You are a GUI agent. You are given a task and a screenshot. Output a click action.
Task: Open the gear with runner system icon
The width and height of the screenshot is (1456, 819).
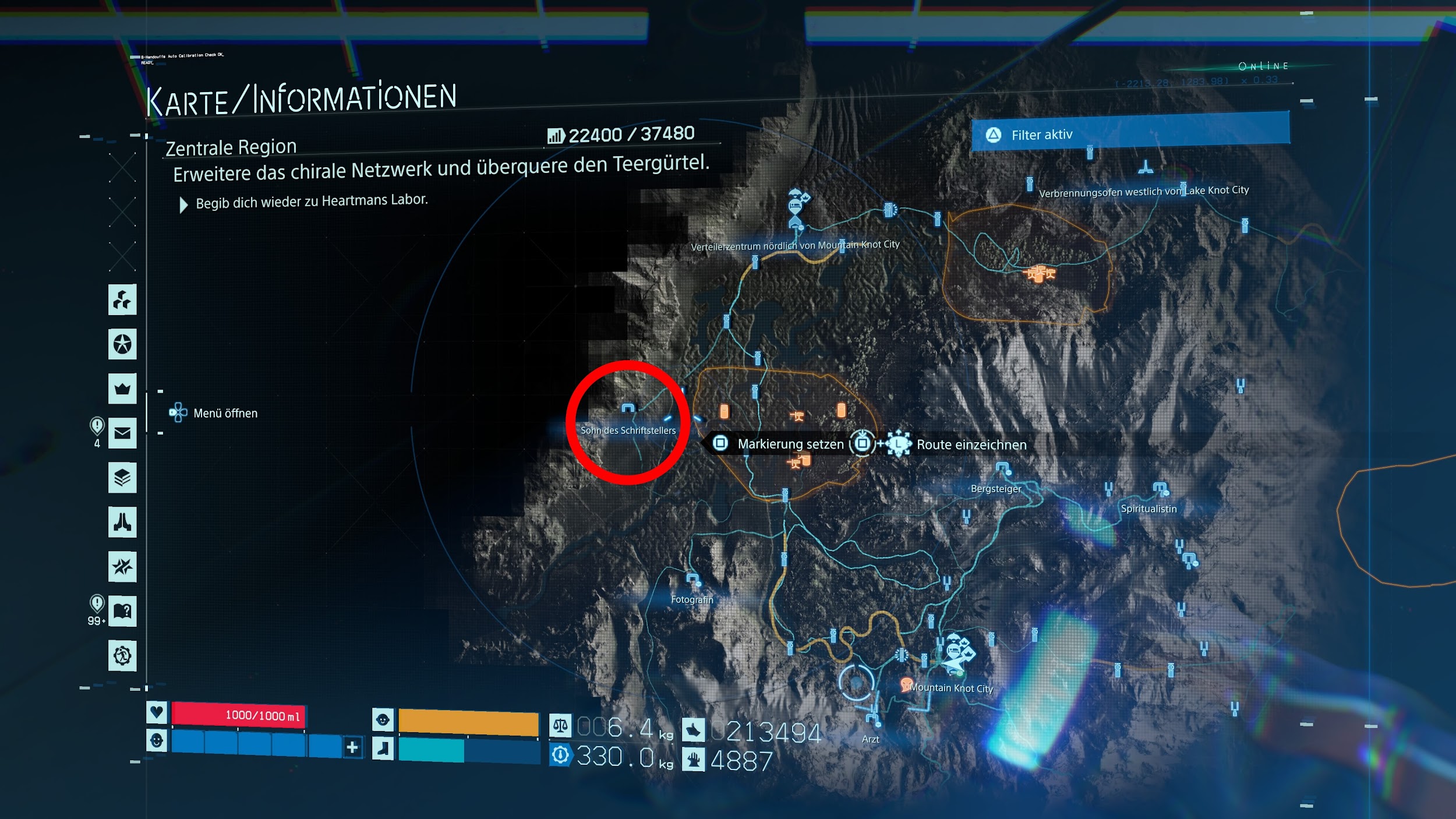tap(122, 655)
